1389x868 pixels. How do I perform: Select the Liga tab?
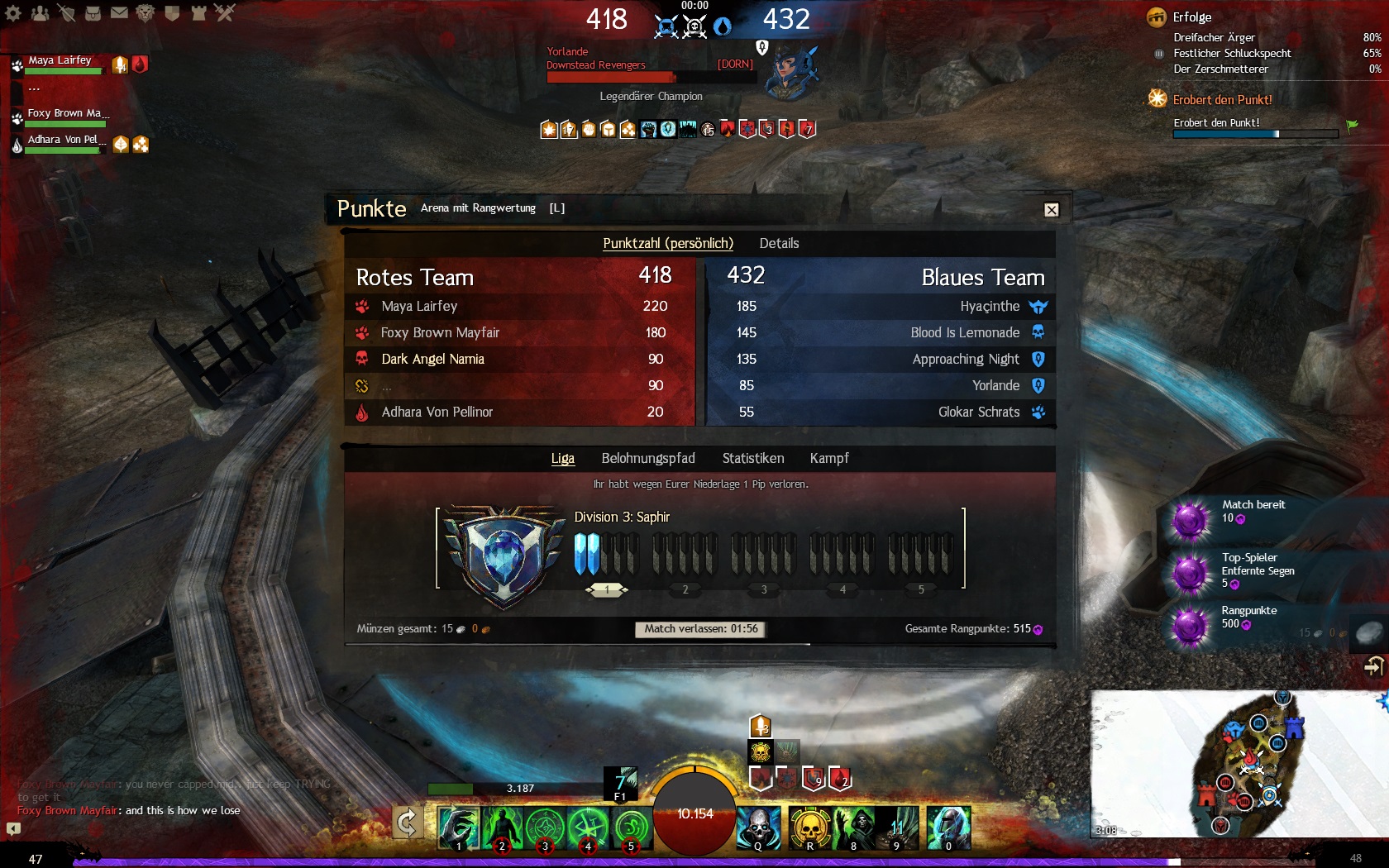point(562,458)
